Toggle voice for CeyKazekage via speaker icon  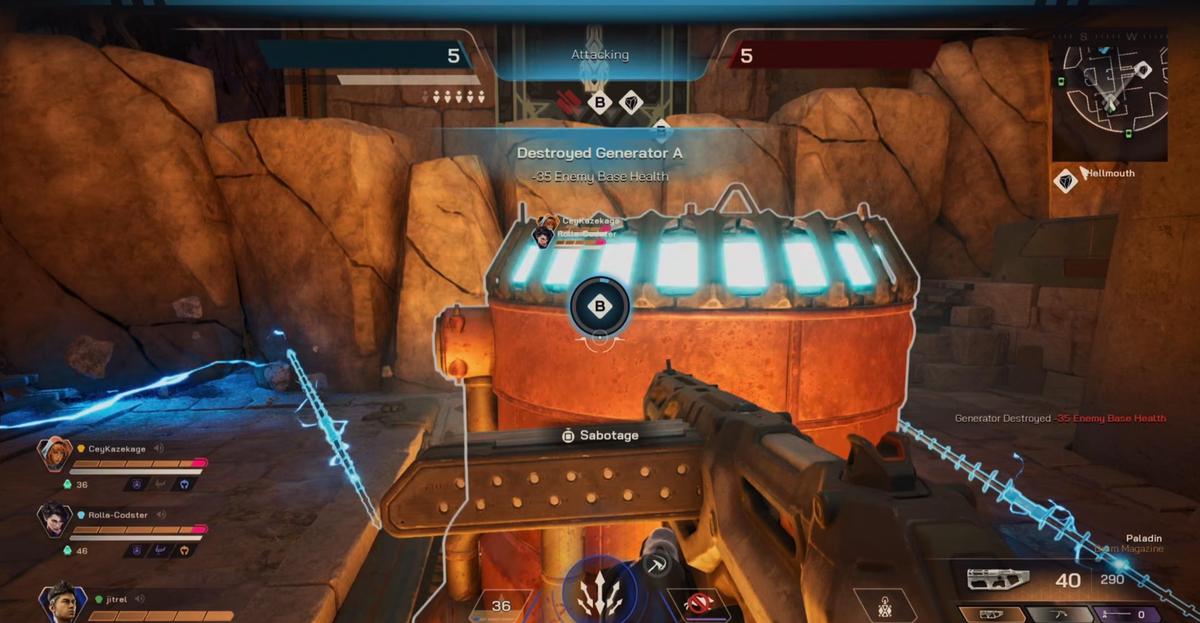[x=160, y=449]
